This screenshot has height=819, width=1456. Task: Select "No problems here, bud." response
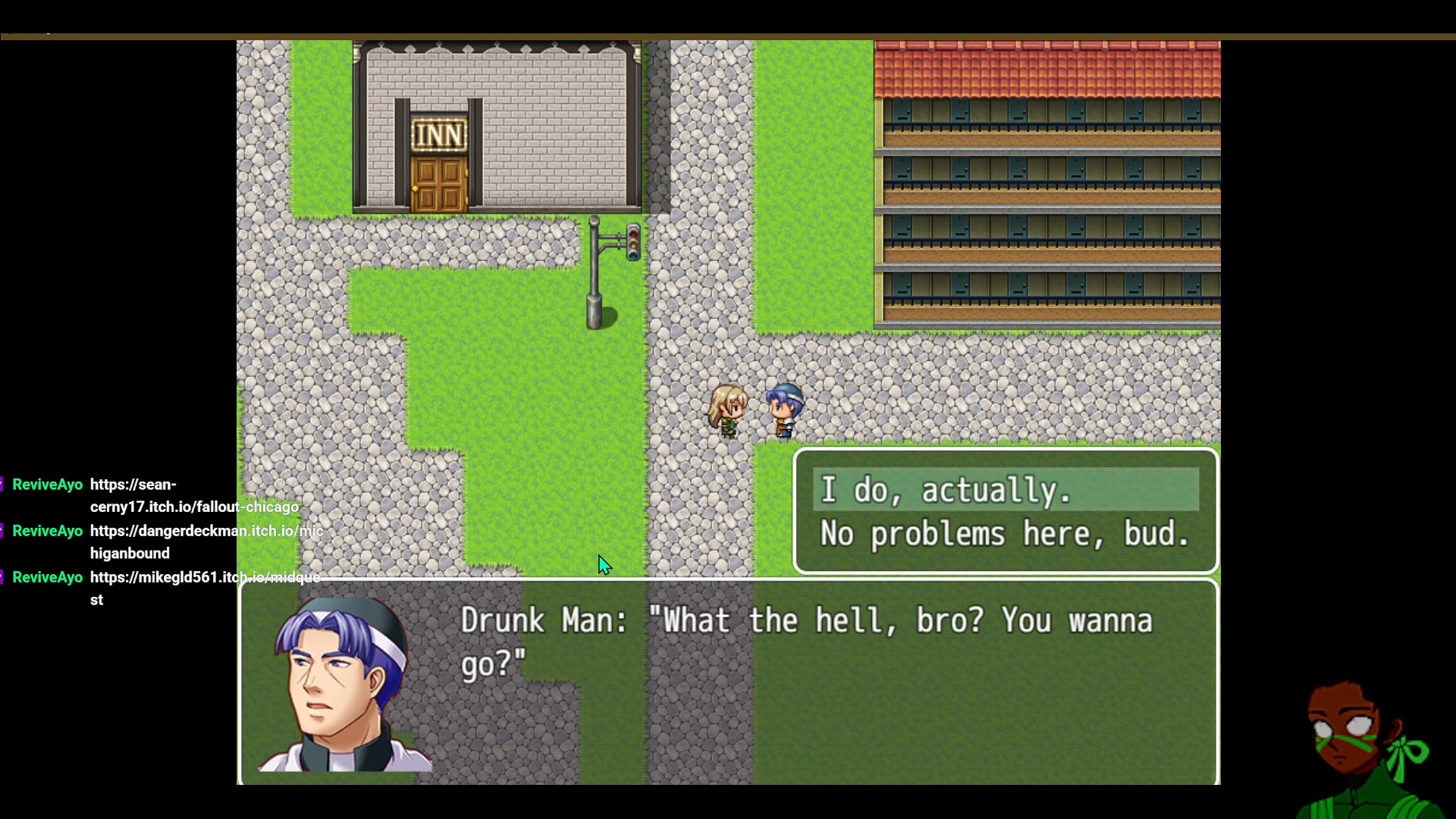1005,534
